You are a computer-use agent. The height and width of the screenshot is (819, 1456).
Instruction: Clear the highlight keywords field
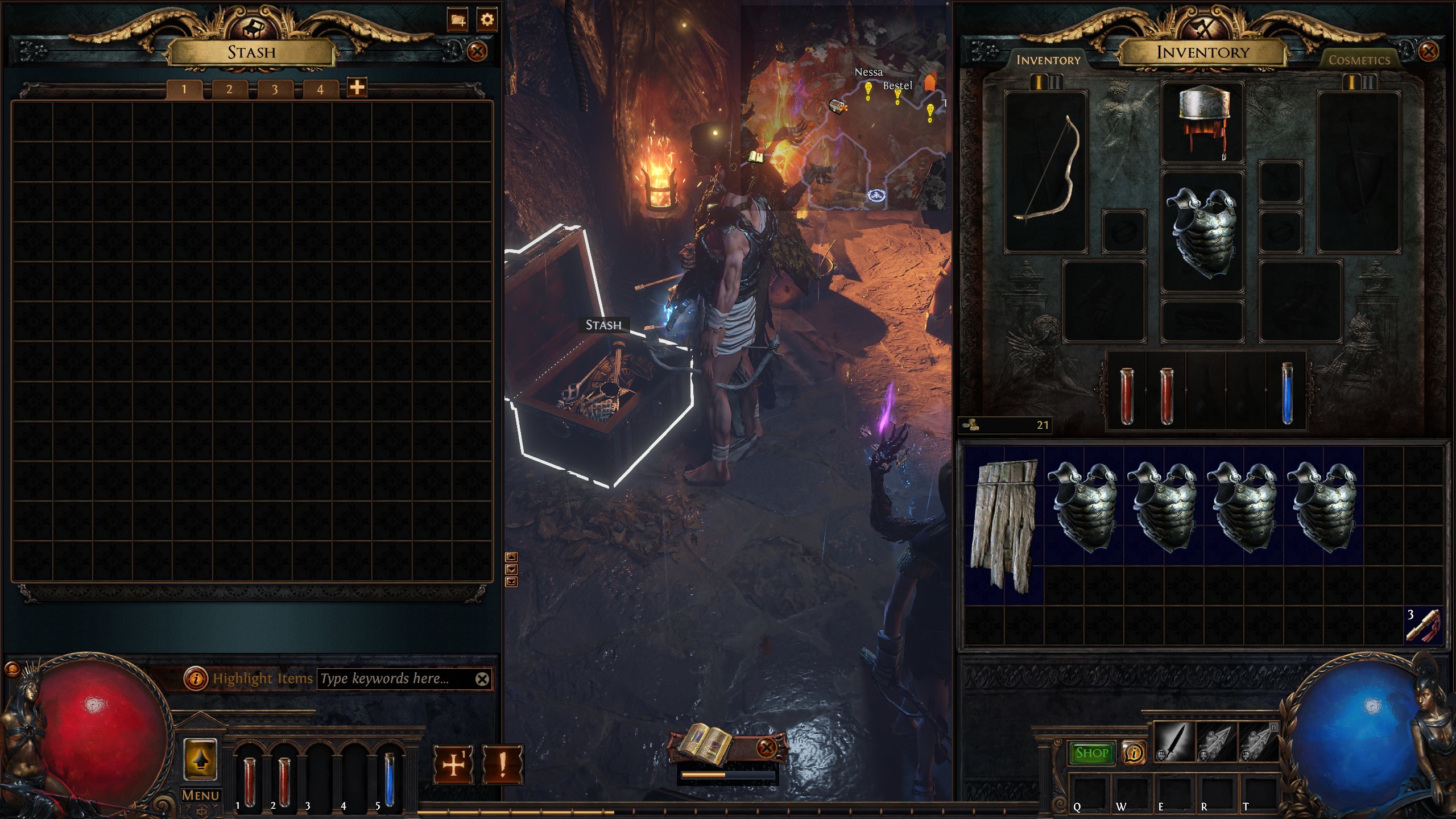[x=482, y=679]
